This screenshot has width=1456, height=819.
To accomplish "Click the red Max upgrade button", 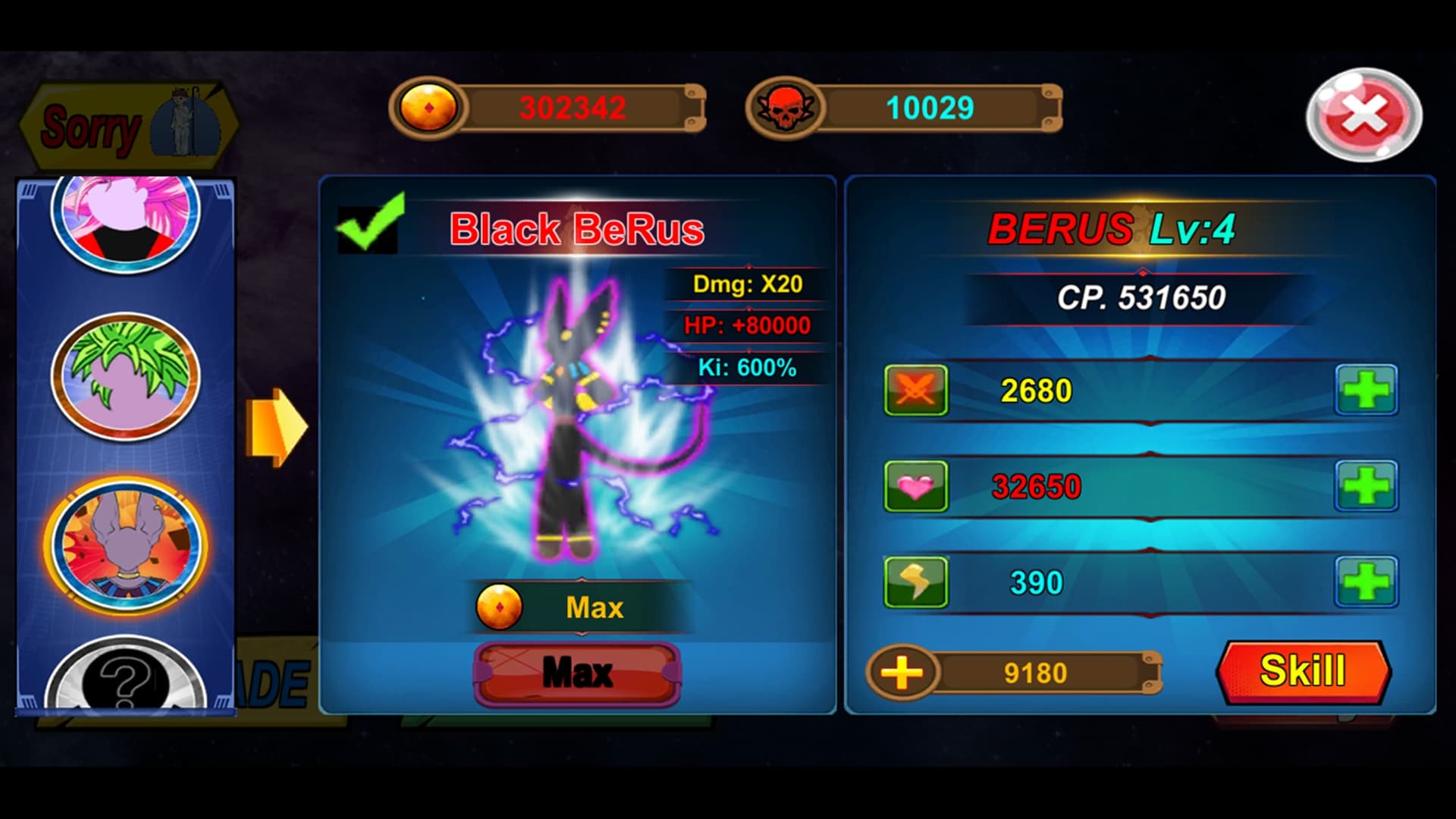I will point(577,673).
